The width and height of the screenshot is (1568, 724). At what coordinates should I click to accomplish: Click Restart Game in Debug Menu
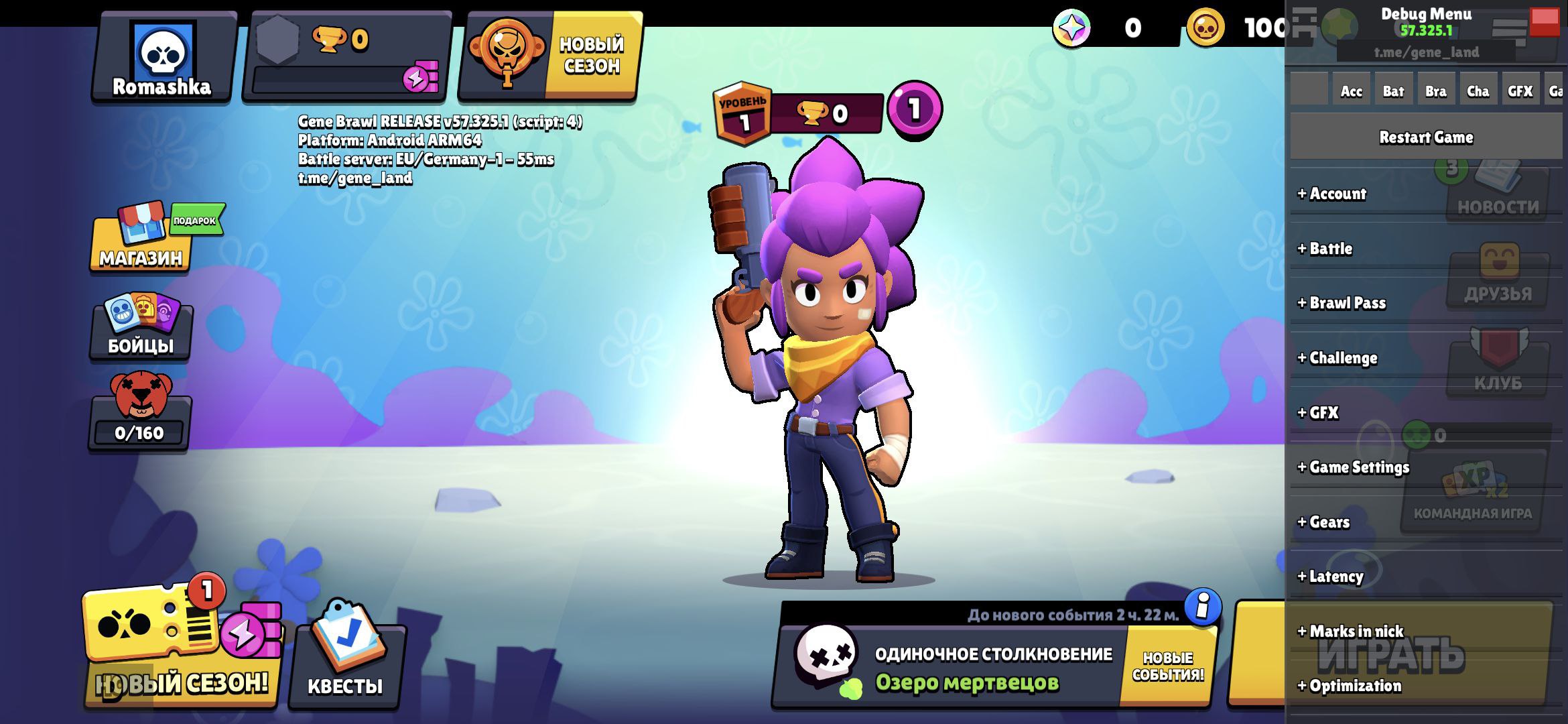point(1426,137)
